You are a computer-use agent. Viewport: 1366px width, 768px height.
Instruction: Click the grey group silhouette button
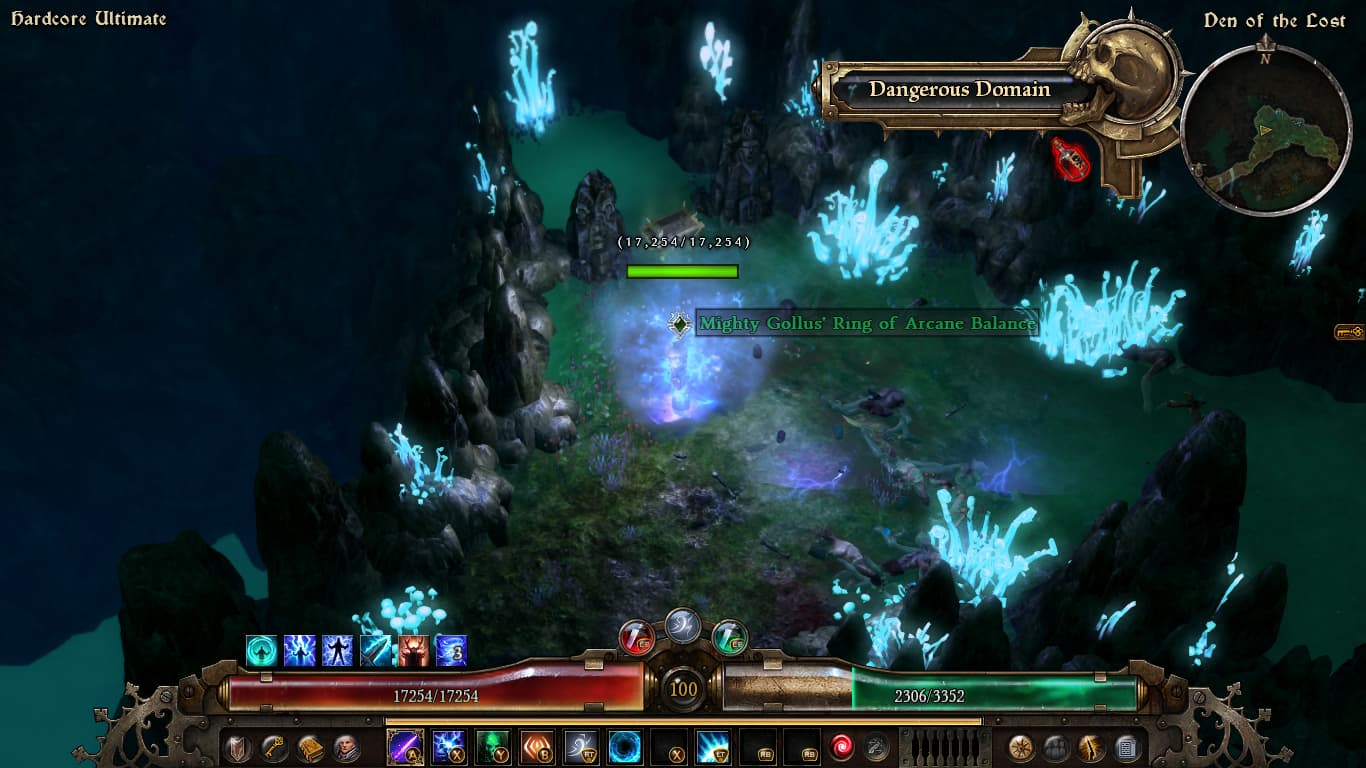click(x=1057, y=748)
